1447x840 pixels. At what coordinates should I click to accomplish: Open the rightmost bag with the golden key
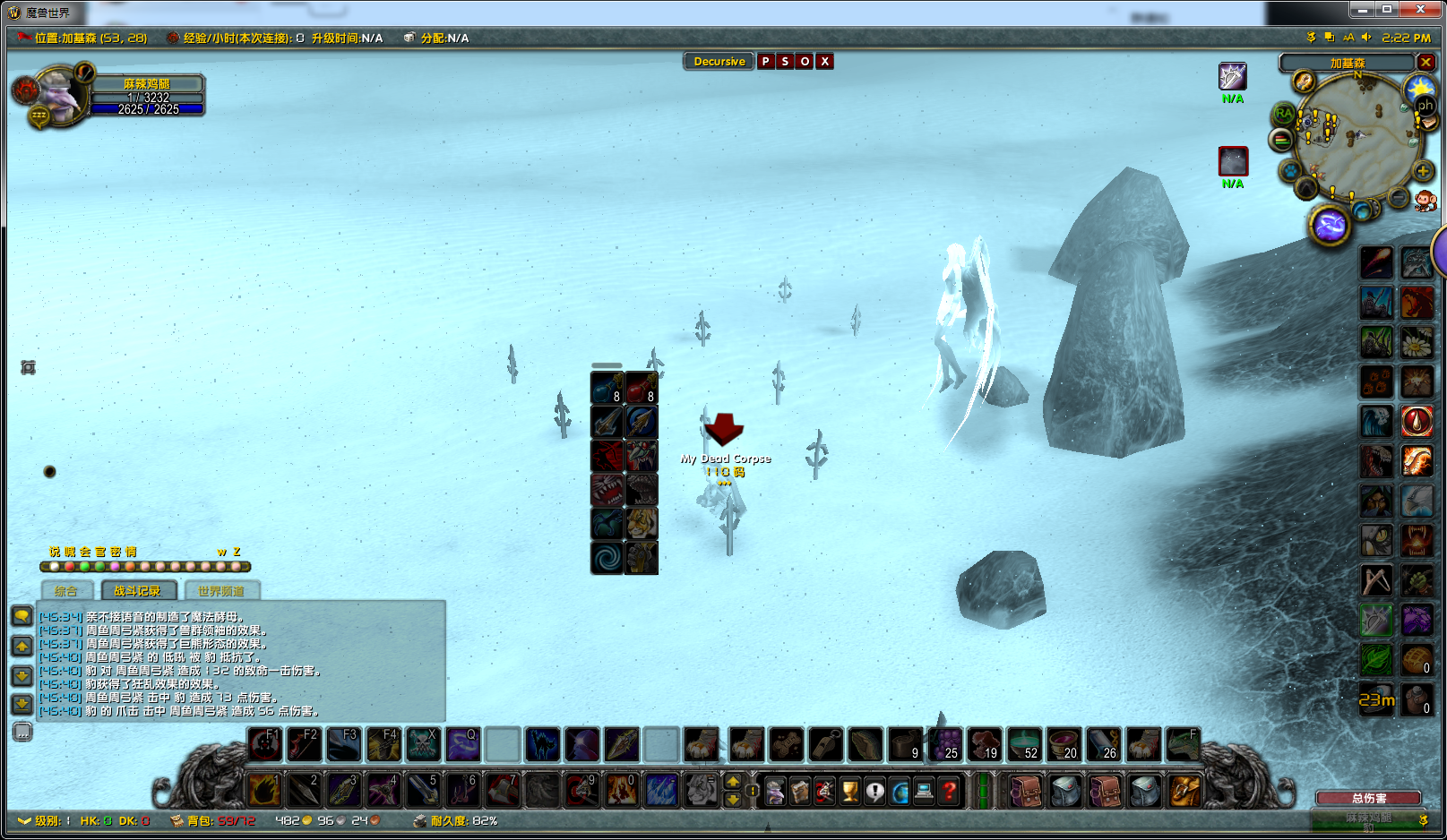(x=1184, y=791)
